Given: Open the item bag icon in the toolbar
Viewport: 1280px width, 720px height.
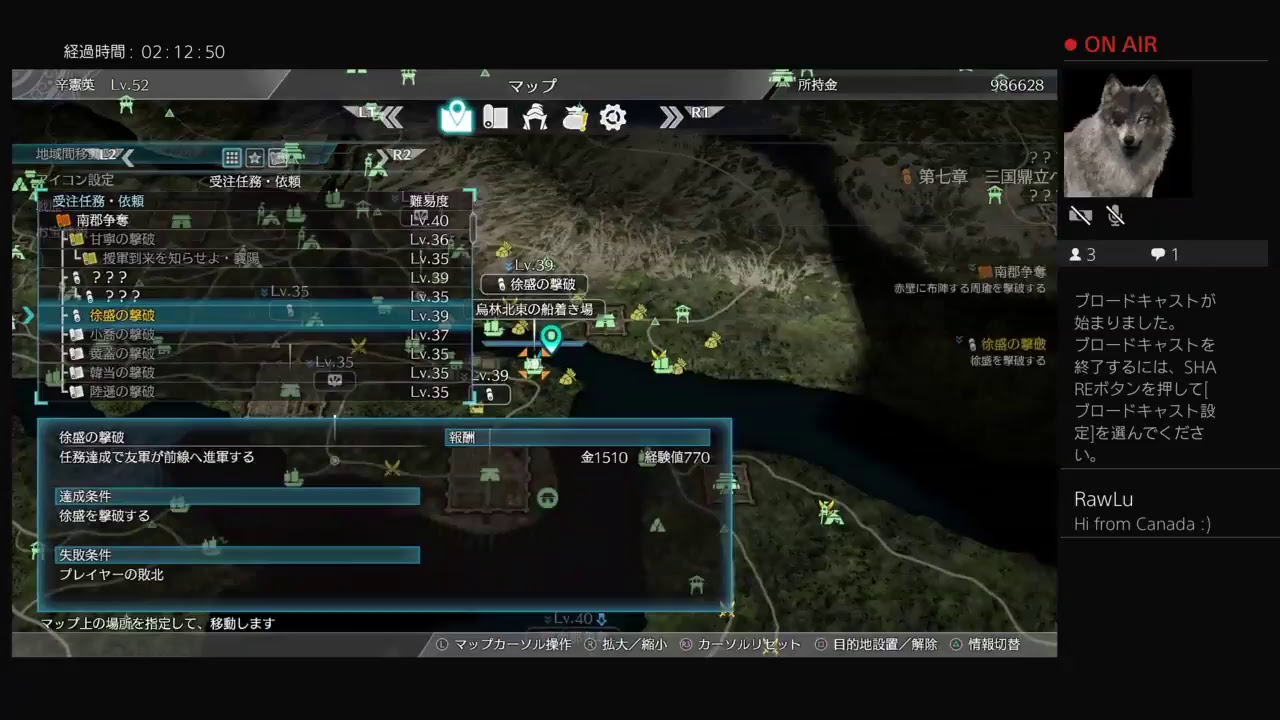Looking at the screenshot, I should click(573, 117).
